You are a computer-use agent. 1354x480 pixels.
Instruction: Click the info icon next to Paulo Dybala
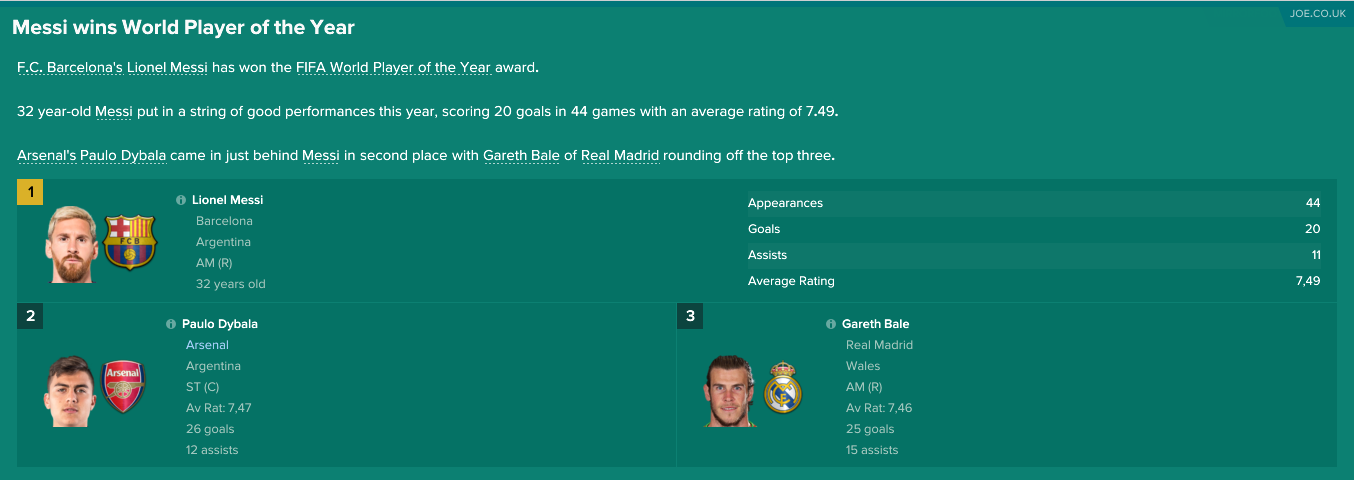point(171,324)
